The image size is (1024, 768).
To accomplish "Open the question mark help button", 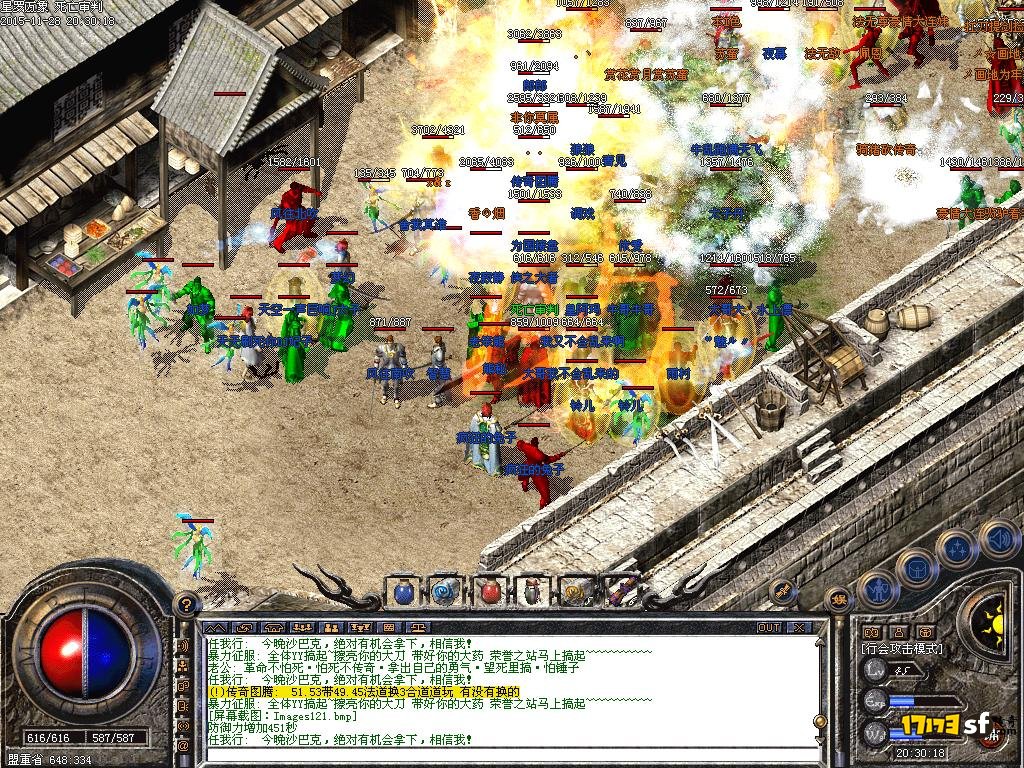I will [184, 604].
